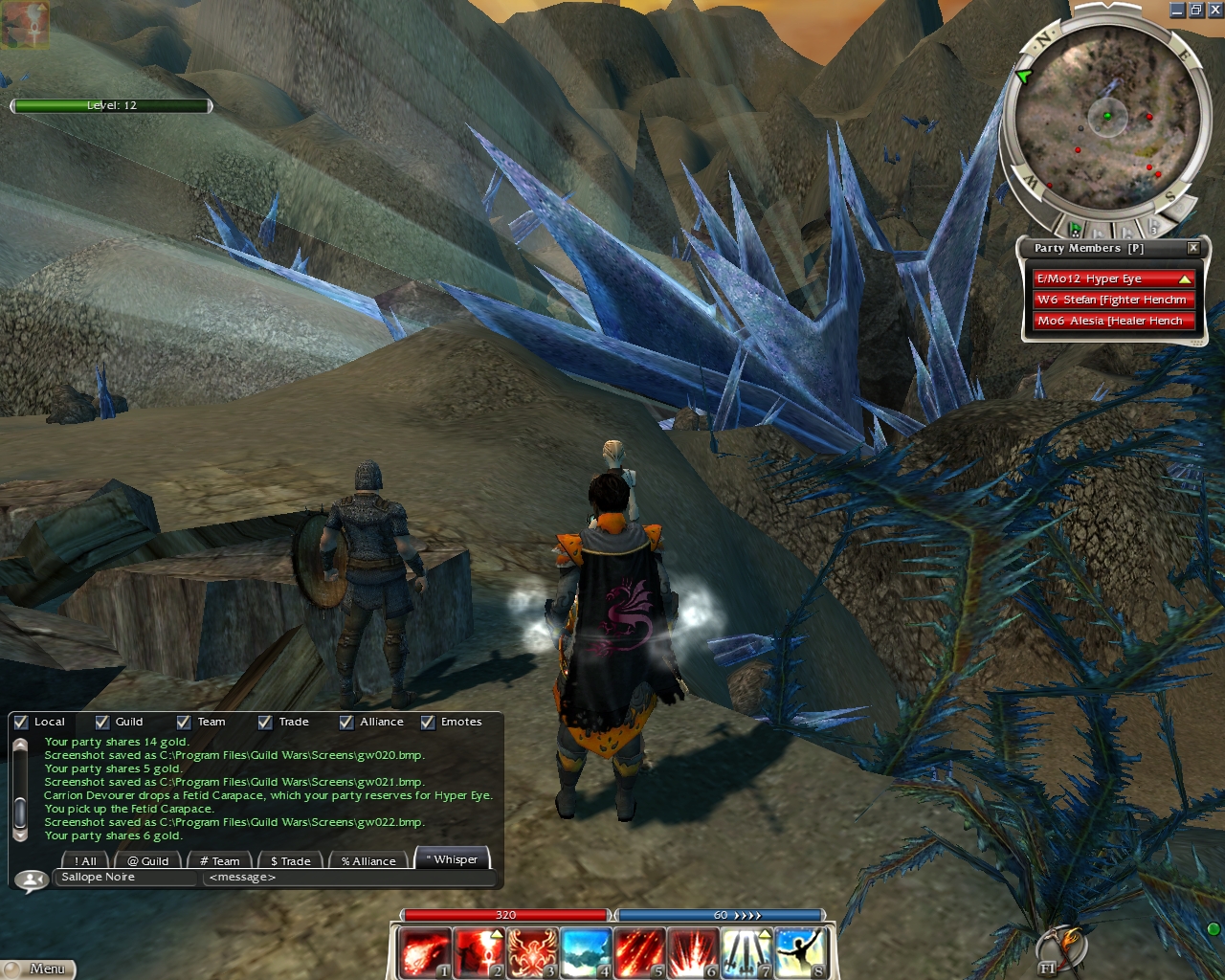
Task: Uncheck the Trade chat filter checkbox
Action: click(x=265, y=723)
